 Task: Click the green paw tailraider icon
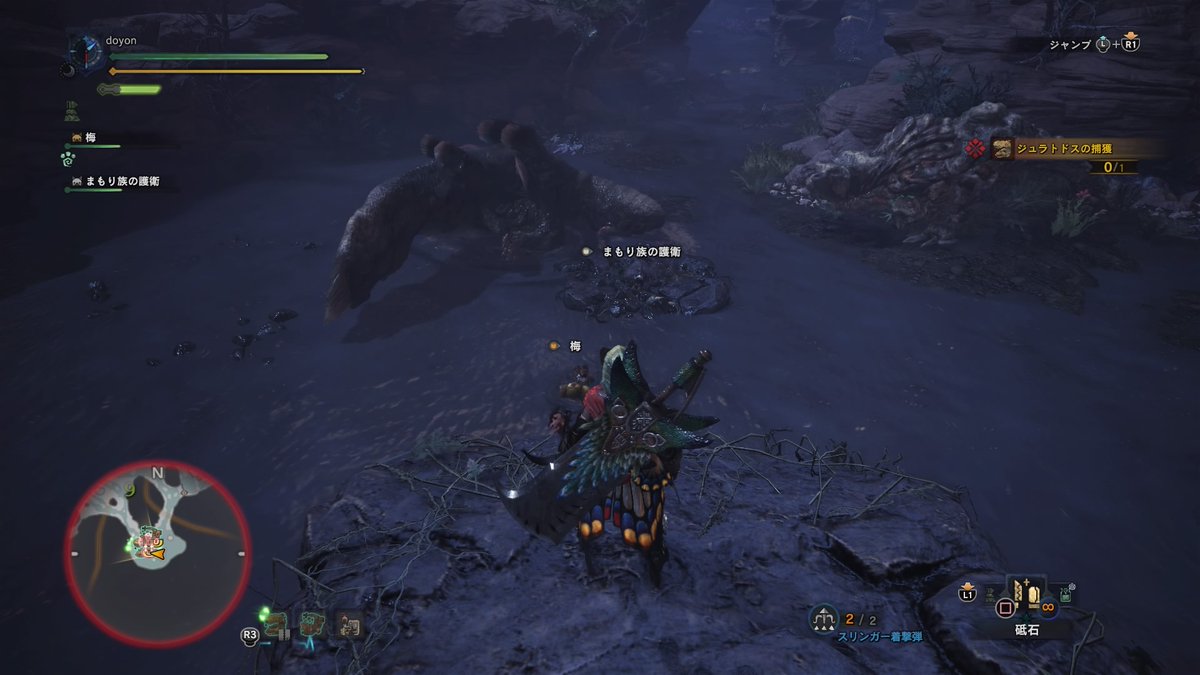tap(68, 158)
